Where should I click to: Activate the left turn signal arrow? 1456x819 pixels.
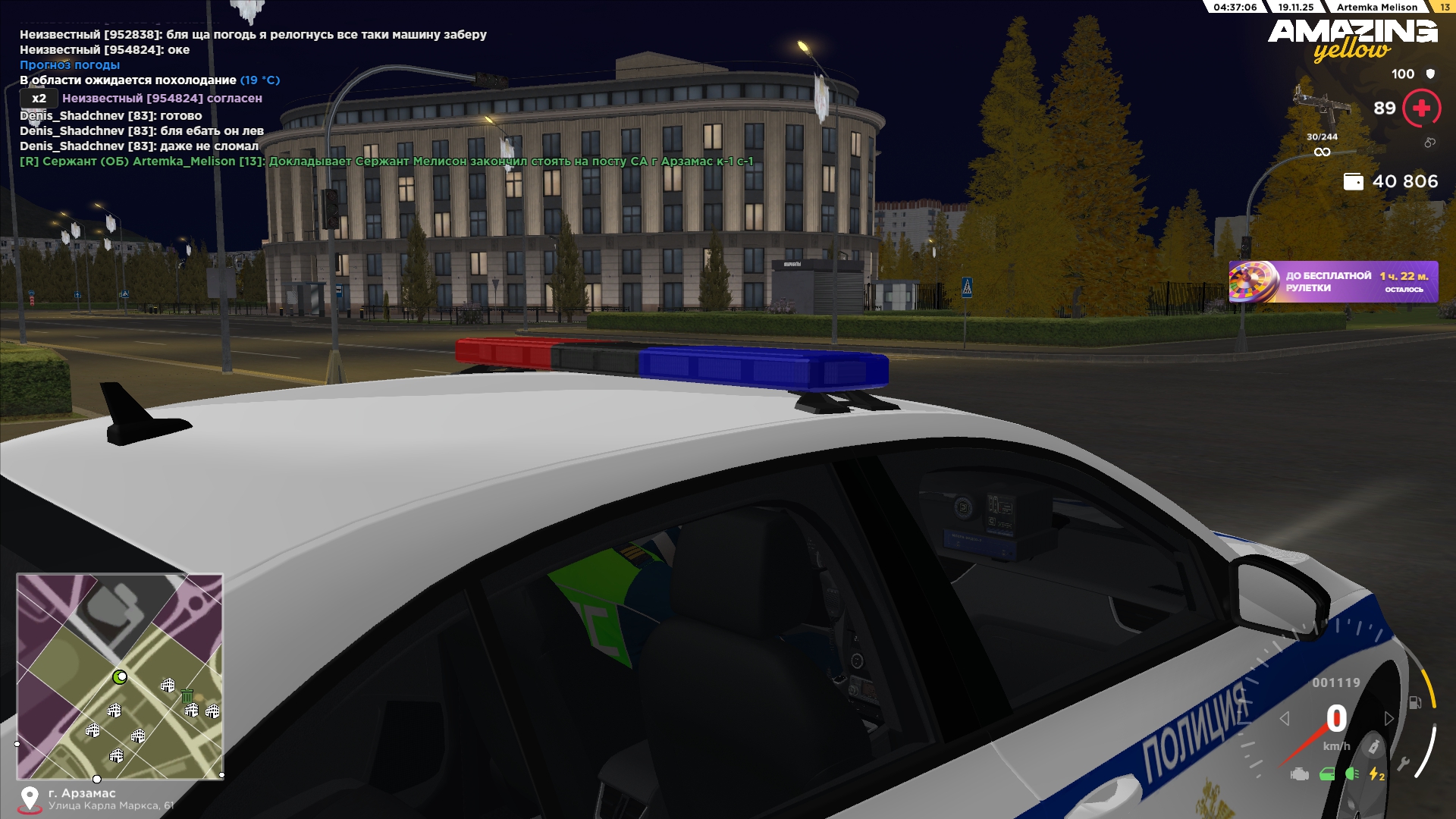tap(1285, 718)
